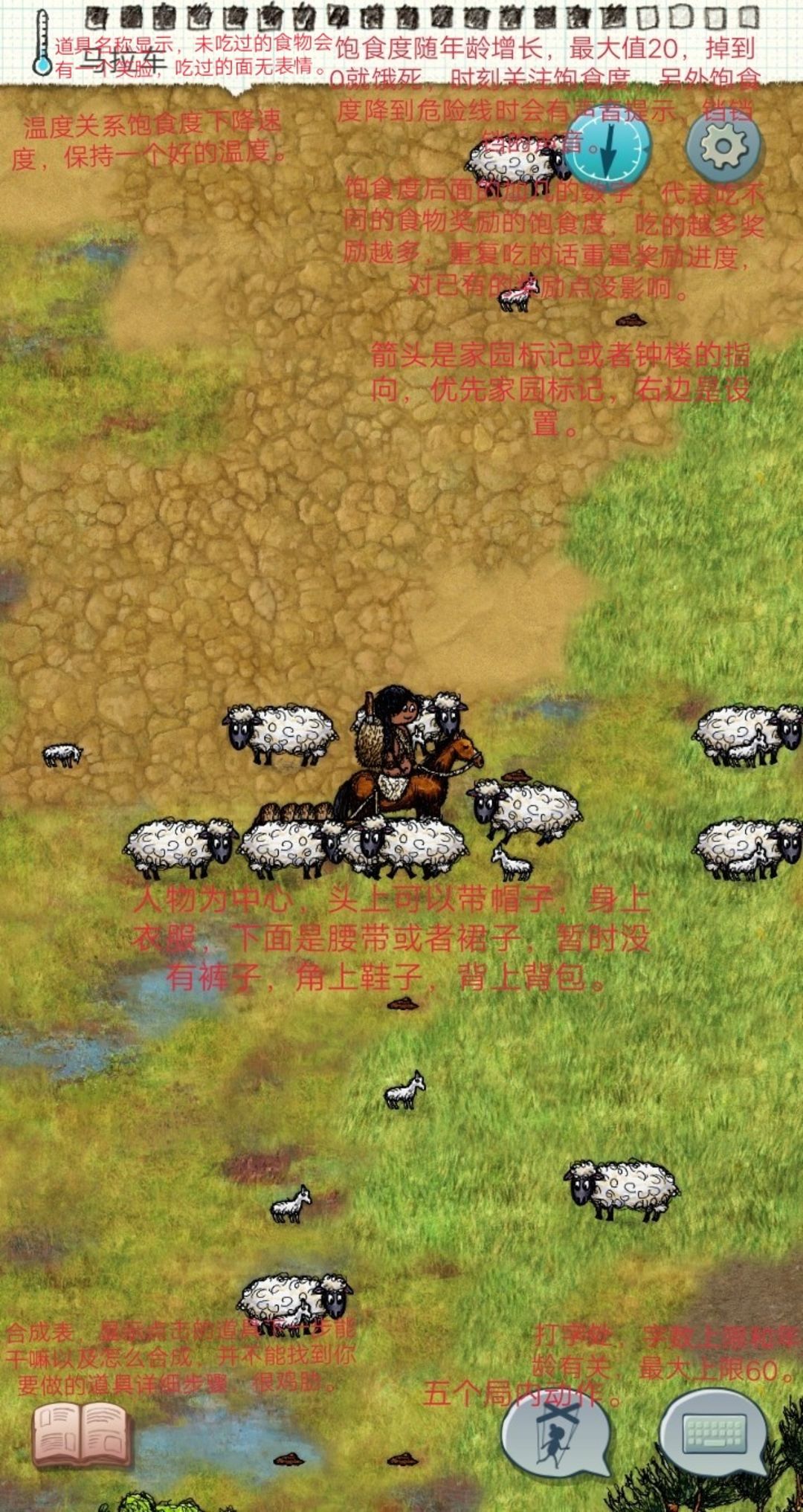Tap the home-marker arrow compass
Viewport: 803px width, 1512px height.
tap(608, 146)
